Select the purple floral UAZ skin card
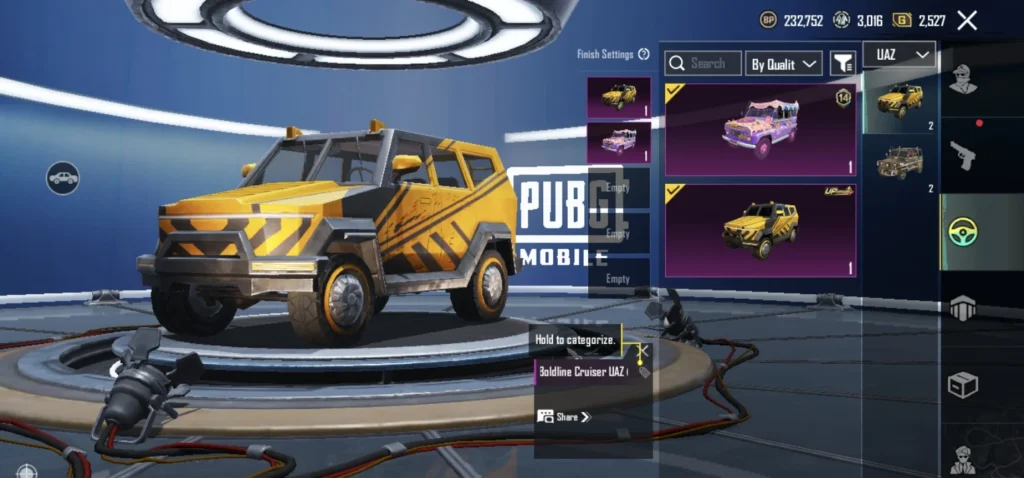The height and width of the screenshot is (478, 1024). (x=760, y=130)
